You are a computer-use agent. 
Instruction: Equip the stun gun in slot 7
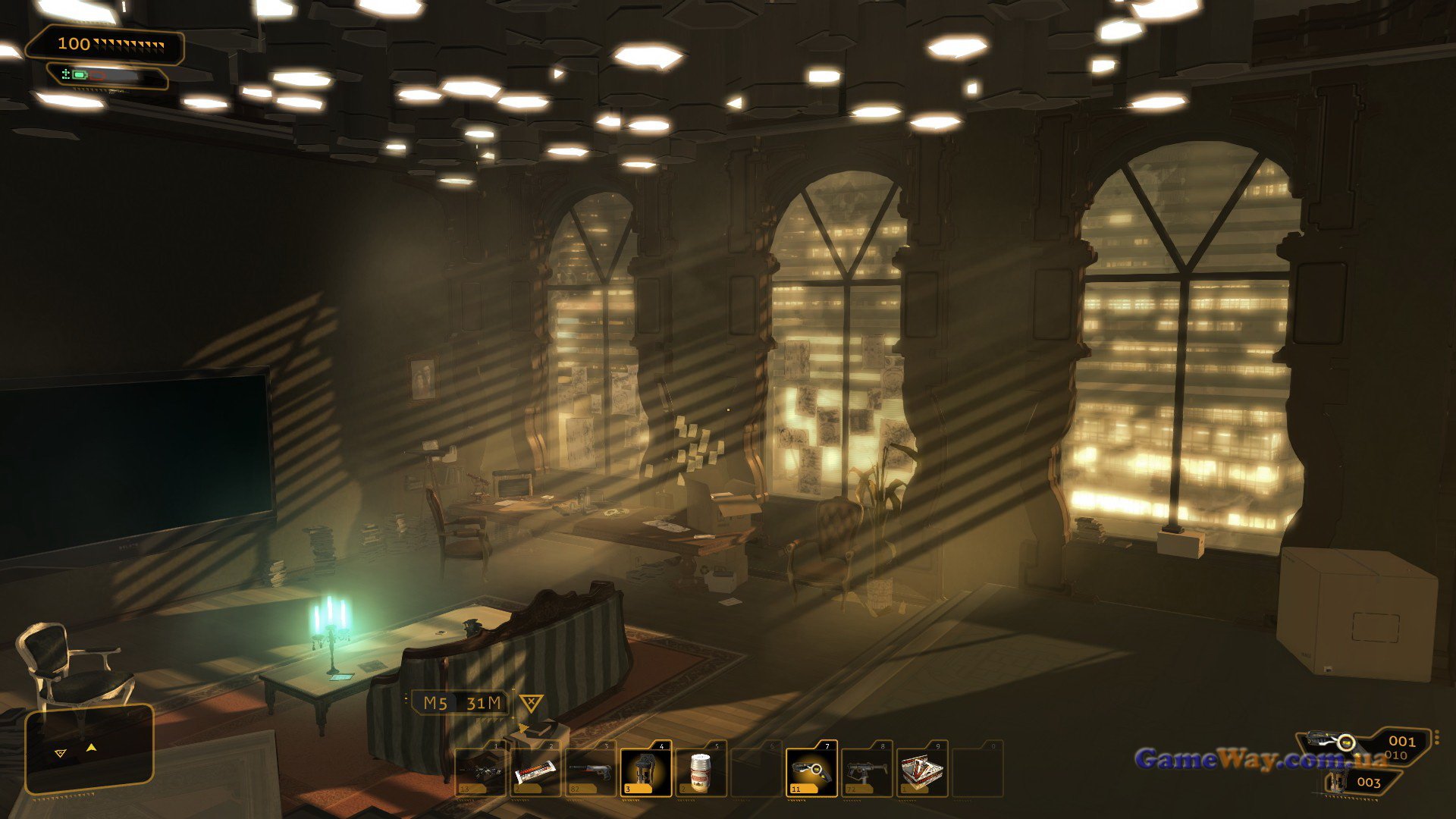coord(811,771)
